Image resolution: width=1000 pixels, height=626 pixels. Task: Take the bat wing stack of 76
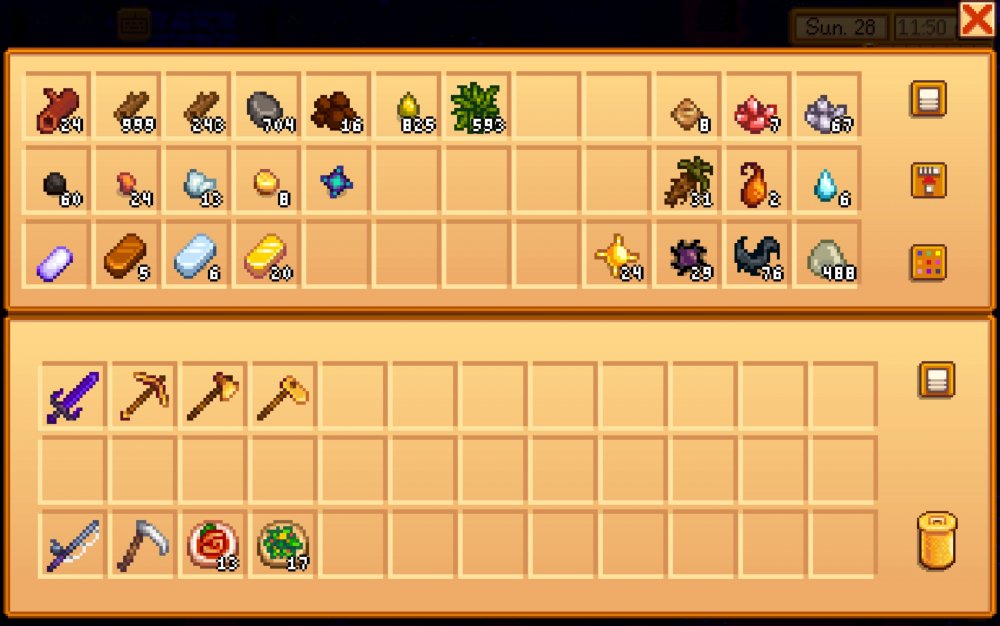tap(756, 257)
